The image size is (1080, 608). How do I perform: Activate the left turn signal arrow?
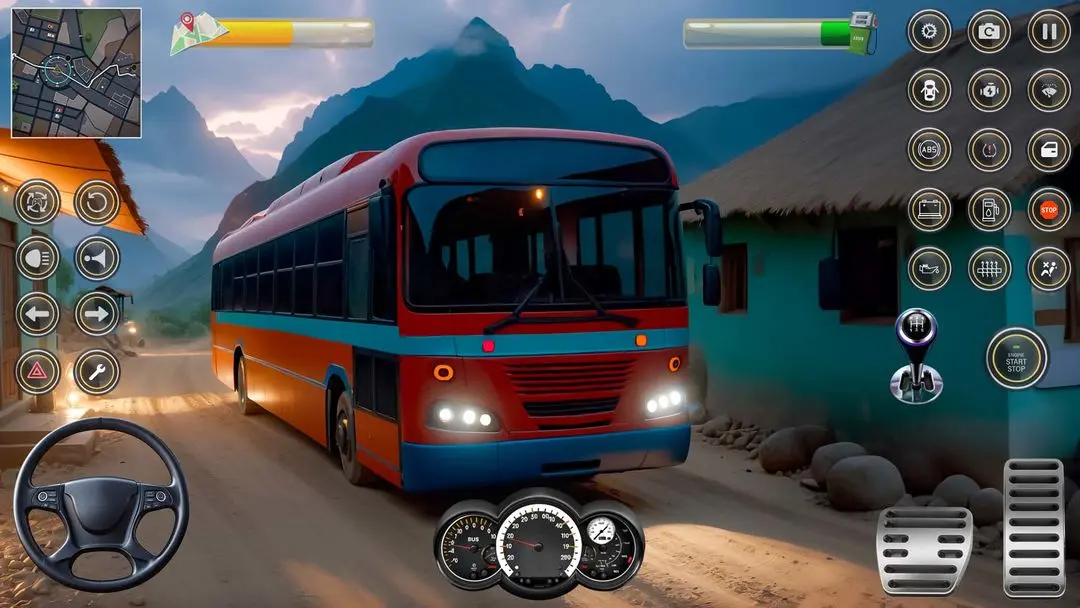(37, 314)
